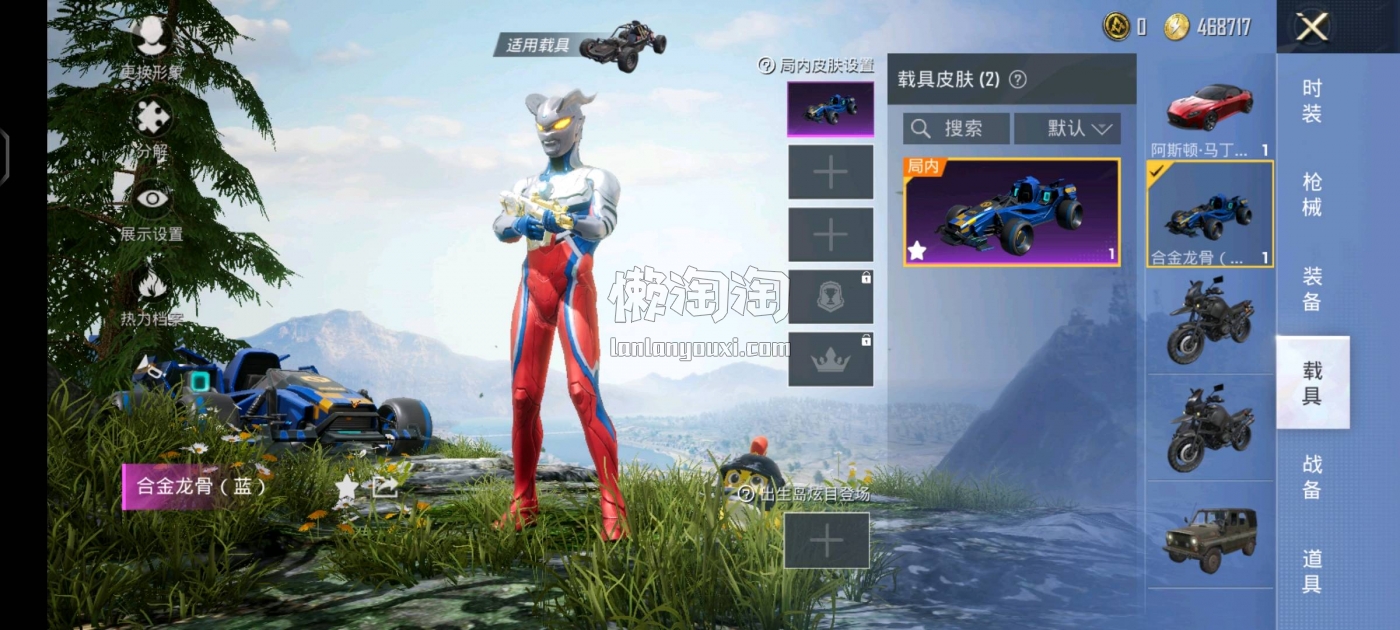Select the 合金龙骨 blue buggy thumbnail
The image size is (1400, 630).
(1210, 214)
